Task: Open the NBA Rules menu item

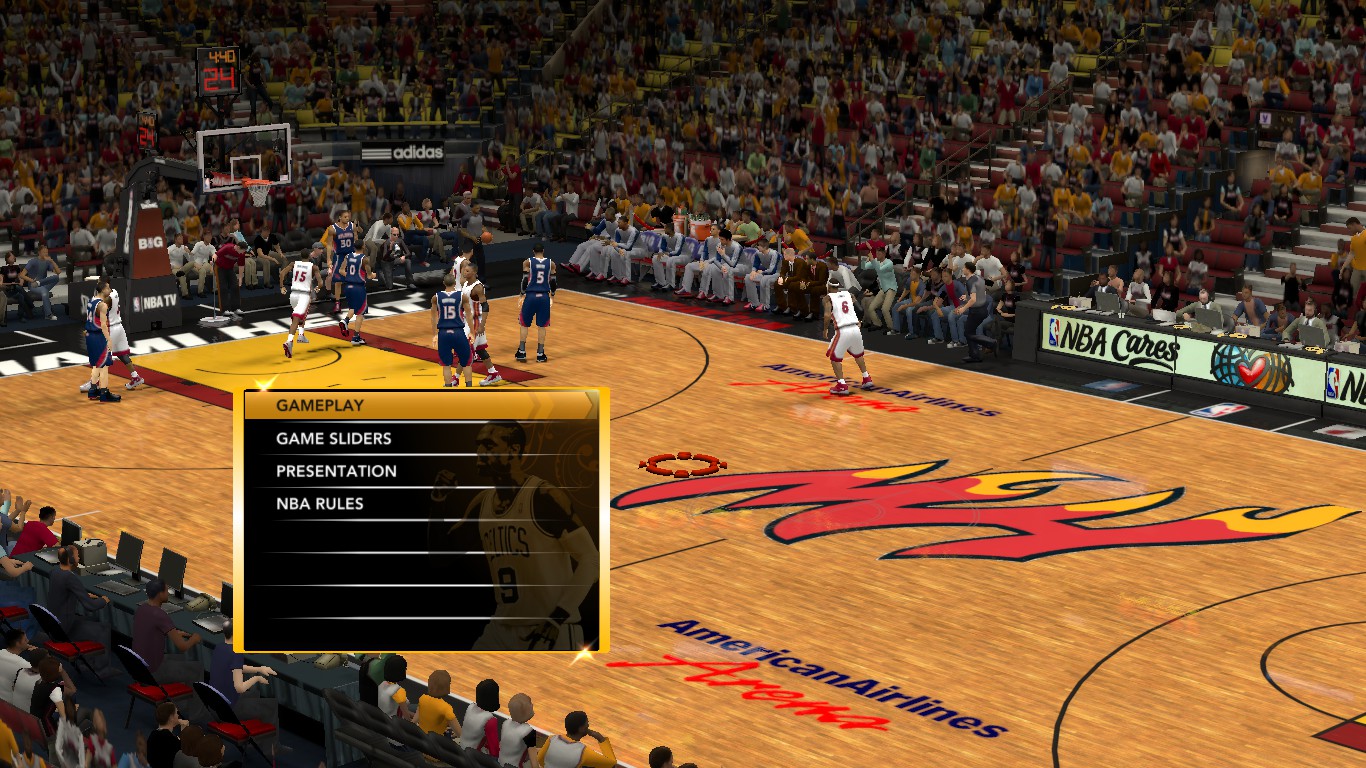Action: [320, 504]
